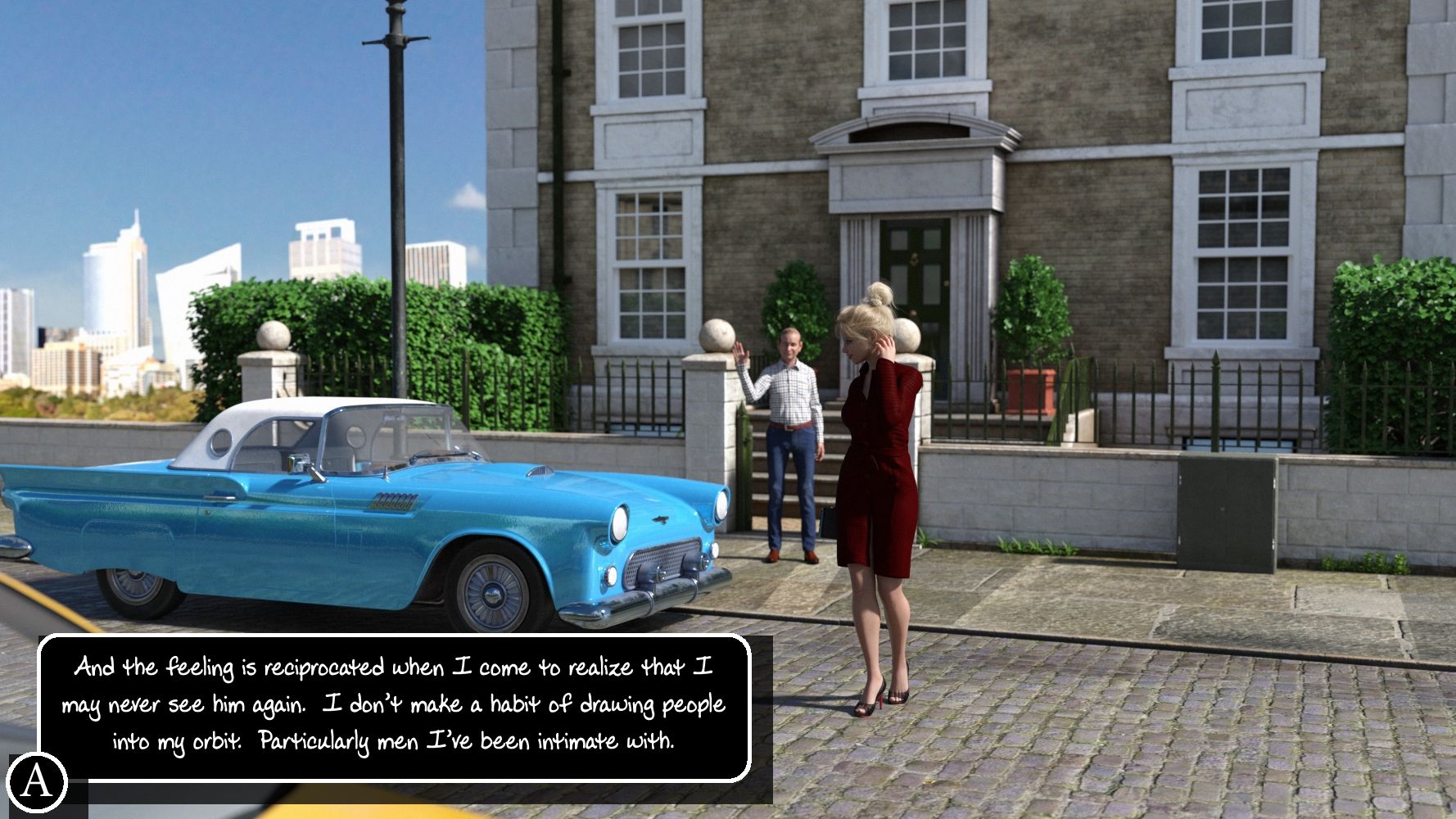This screenshot has height=819, width=1456.
Task: Advance the narration dialogue box
Action: pyautogui.click(x=394, y=706)
